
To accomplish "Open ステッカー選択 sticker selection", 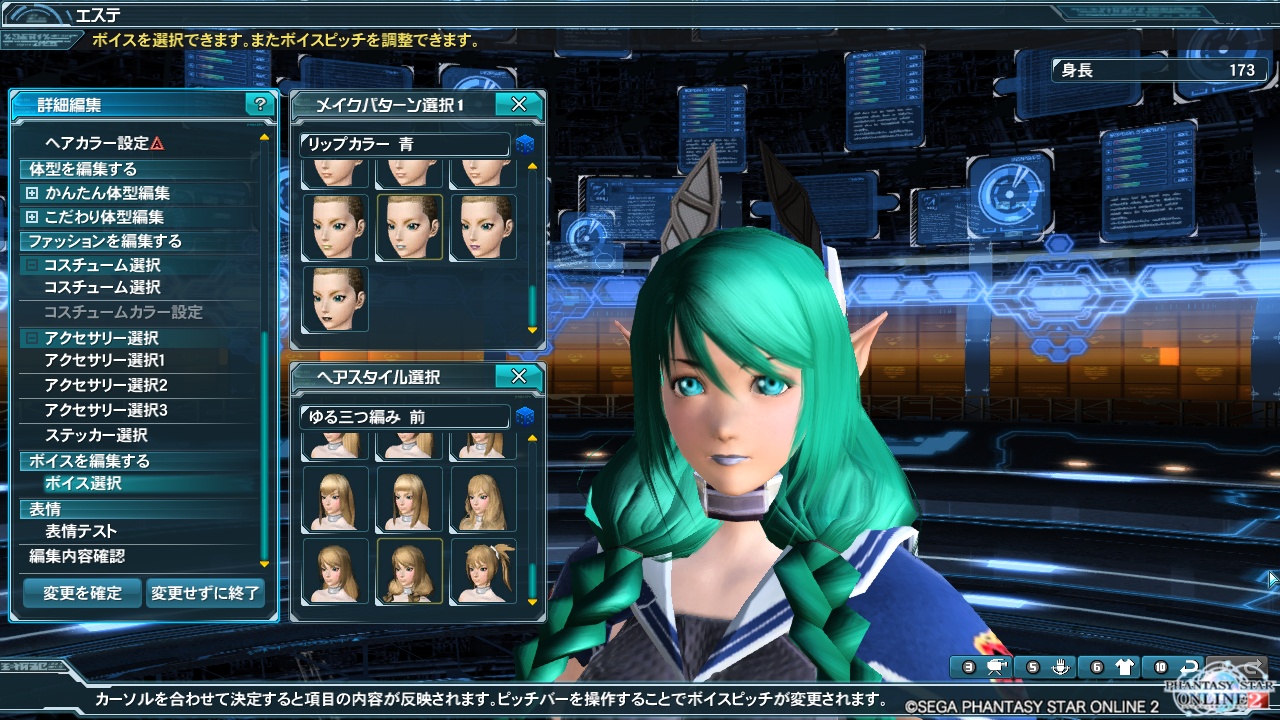I will click(x=96, y=435).
